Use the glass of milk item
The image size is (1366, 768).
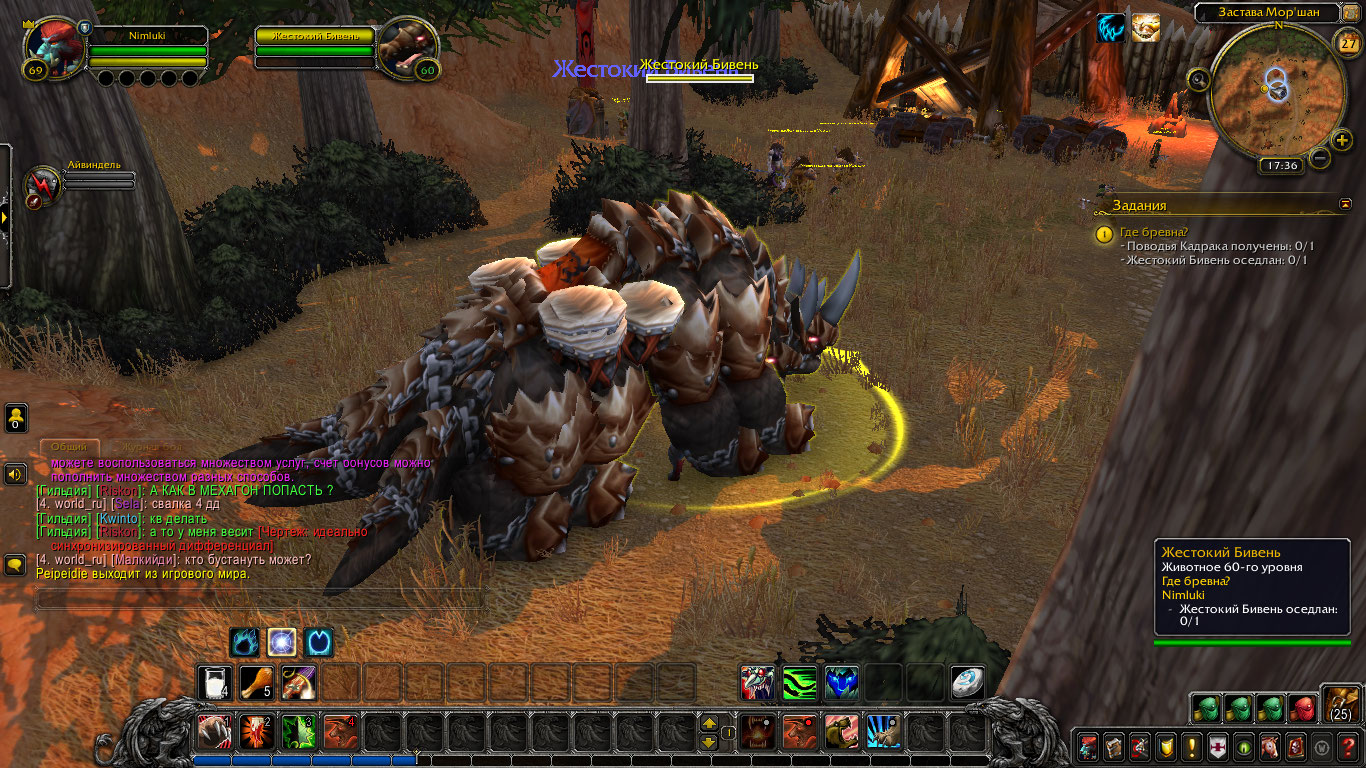coord(214,683)
